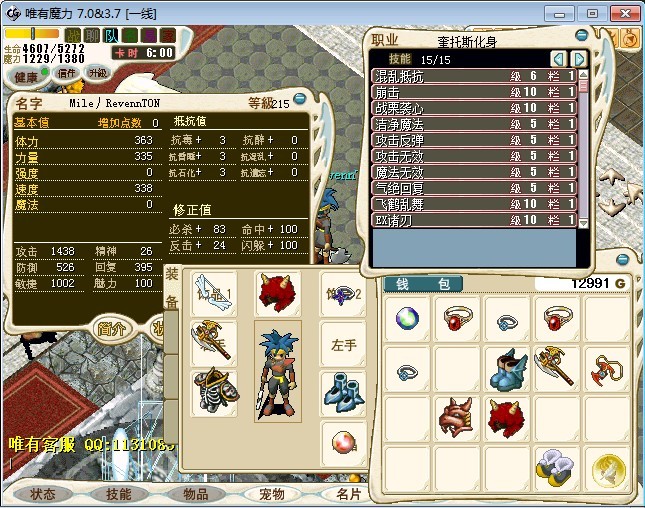Choose the 战栗袭心 skill row

tap(472, 107)
